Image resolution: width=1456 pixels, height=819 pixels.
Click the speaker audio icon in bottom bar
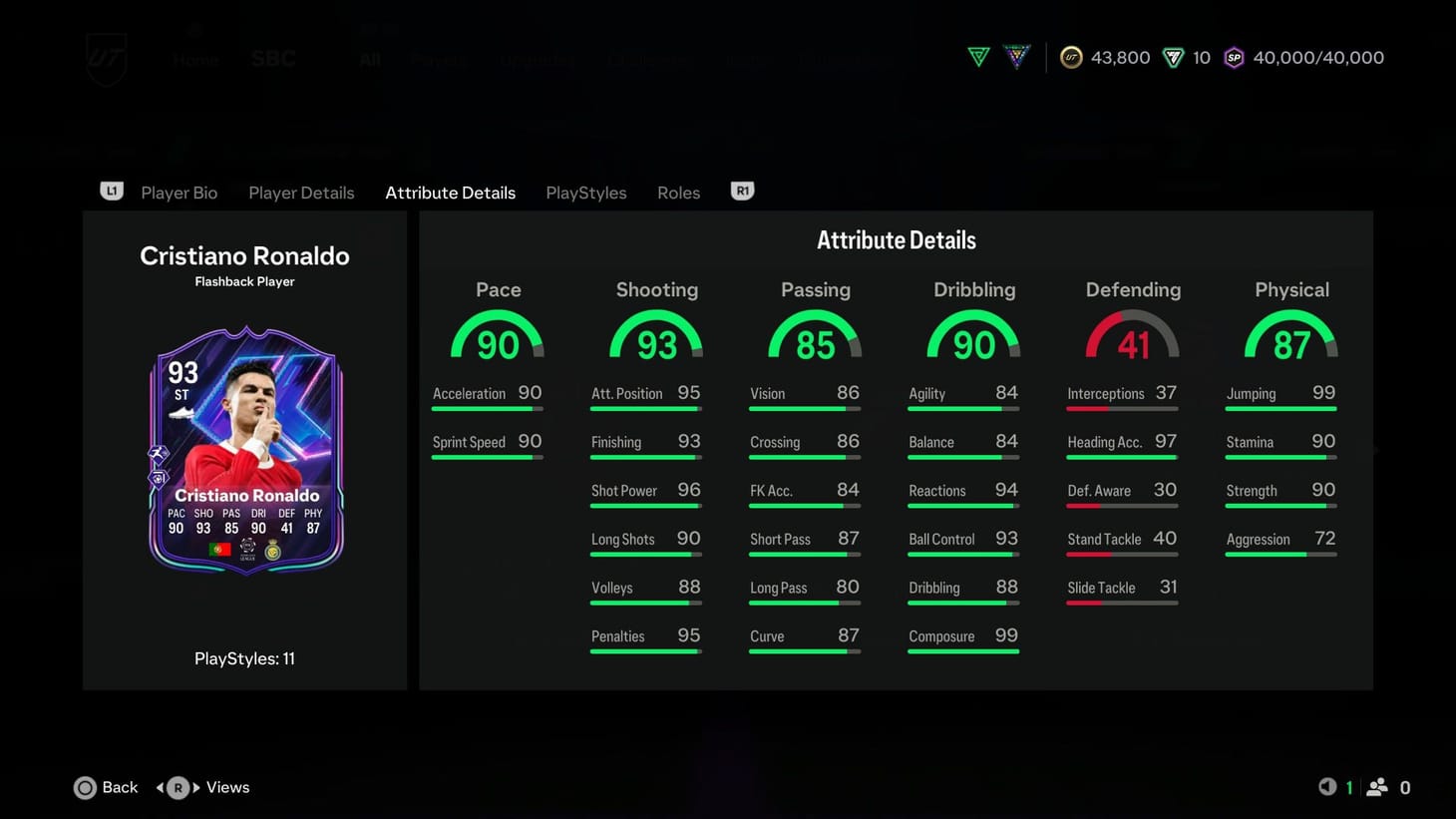(x=1327, y=787)
